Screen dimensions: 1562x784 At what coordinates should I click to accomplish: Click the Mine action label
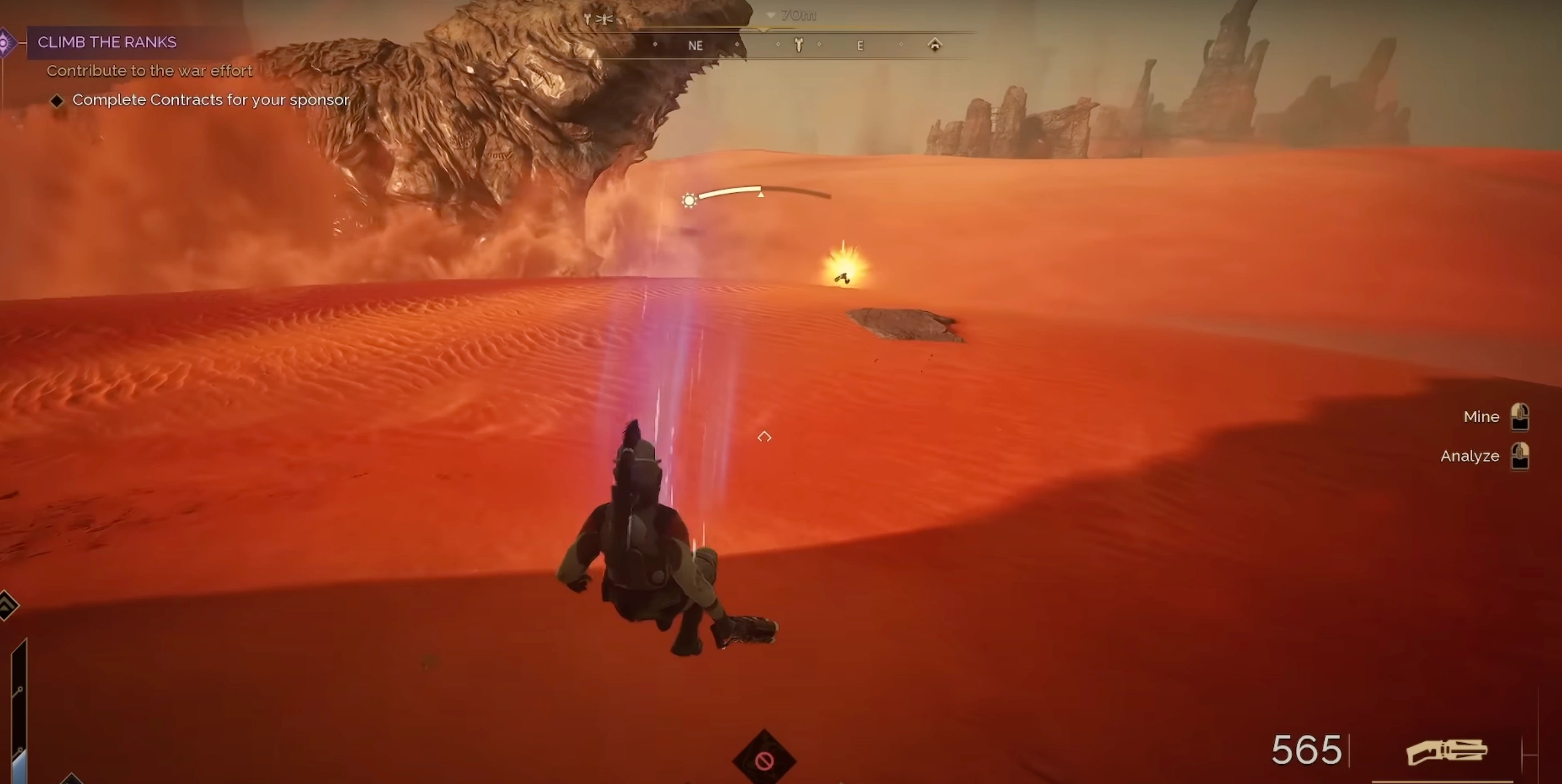click(x=1482, y=417)
